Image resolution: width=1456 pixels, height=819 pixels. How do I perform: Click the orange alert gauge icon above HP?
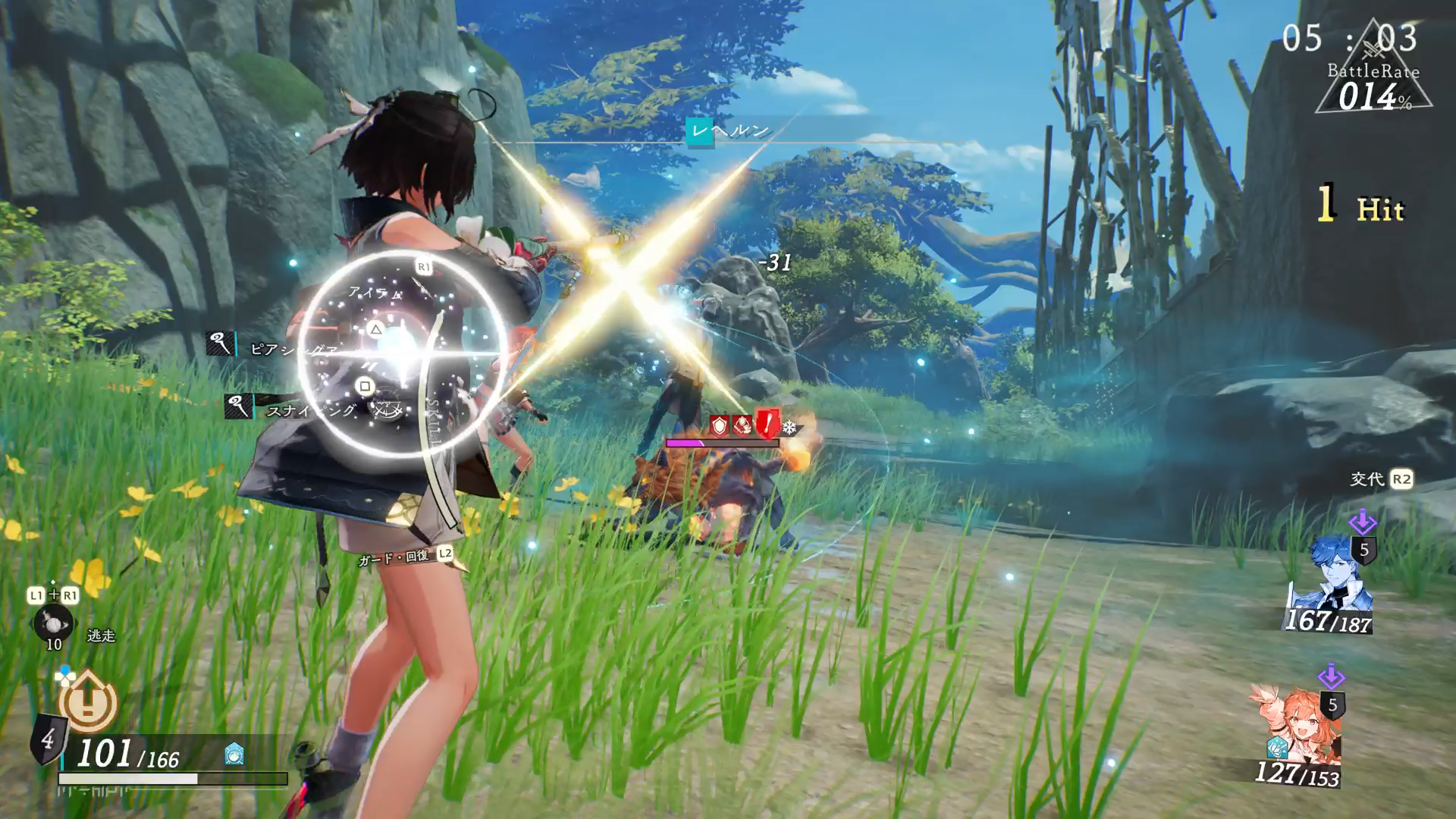[88, 701]
